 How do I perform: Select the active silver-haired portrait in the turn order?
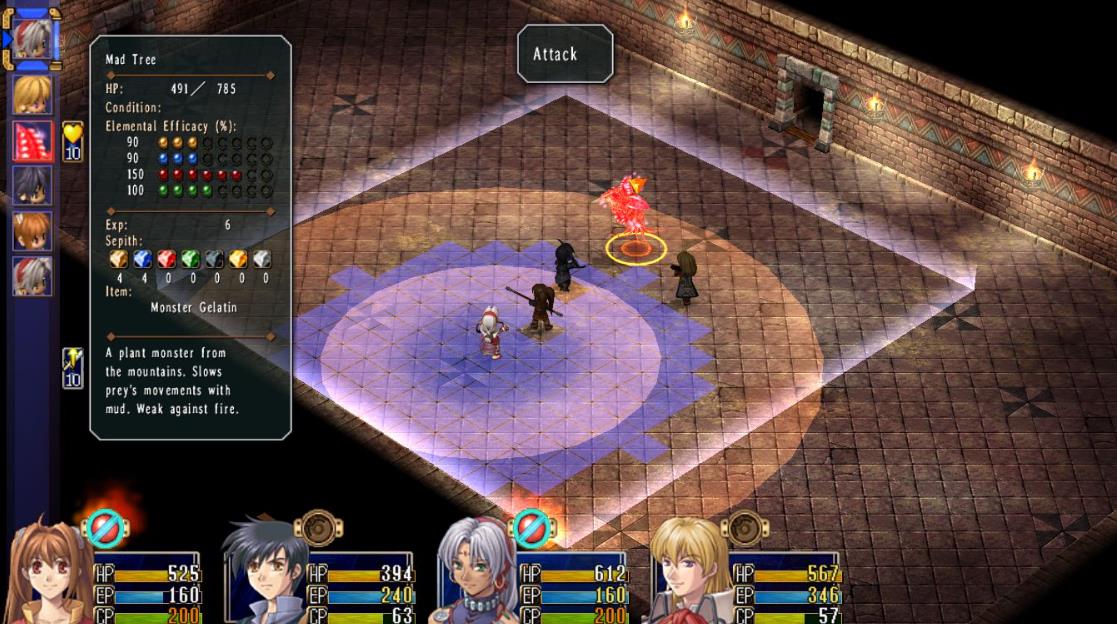pos(32,41)
